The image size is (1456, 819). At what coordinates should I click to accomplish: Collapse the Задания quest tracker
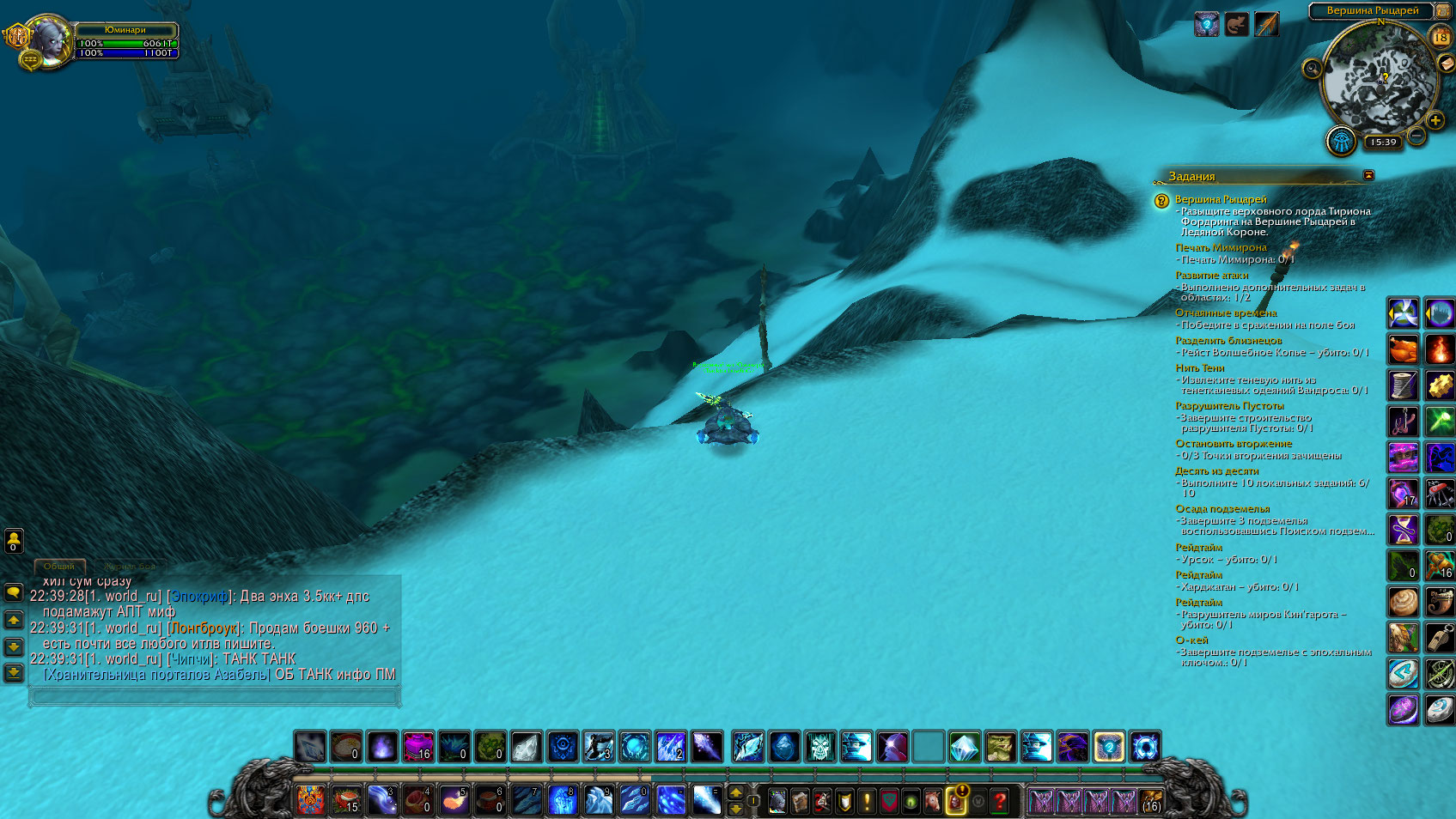tap(1368, 175)
